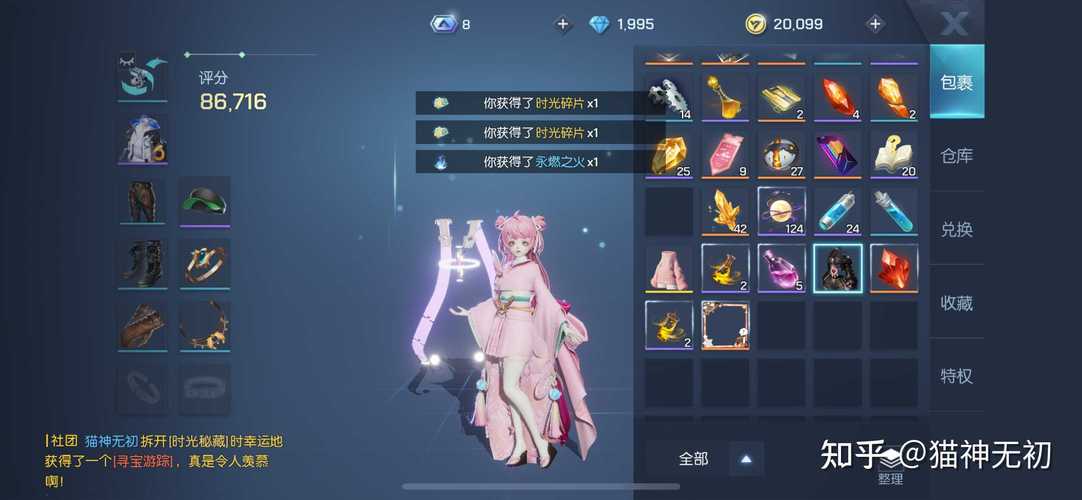The height and width of the screenshot is (500, 1082).
Task: Select the leather pants equipment slot
Action: 142,201
